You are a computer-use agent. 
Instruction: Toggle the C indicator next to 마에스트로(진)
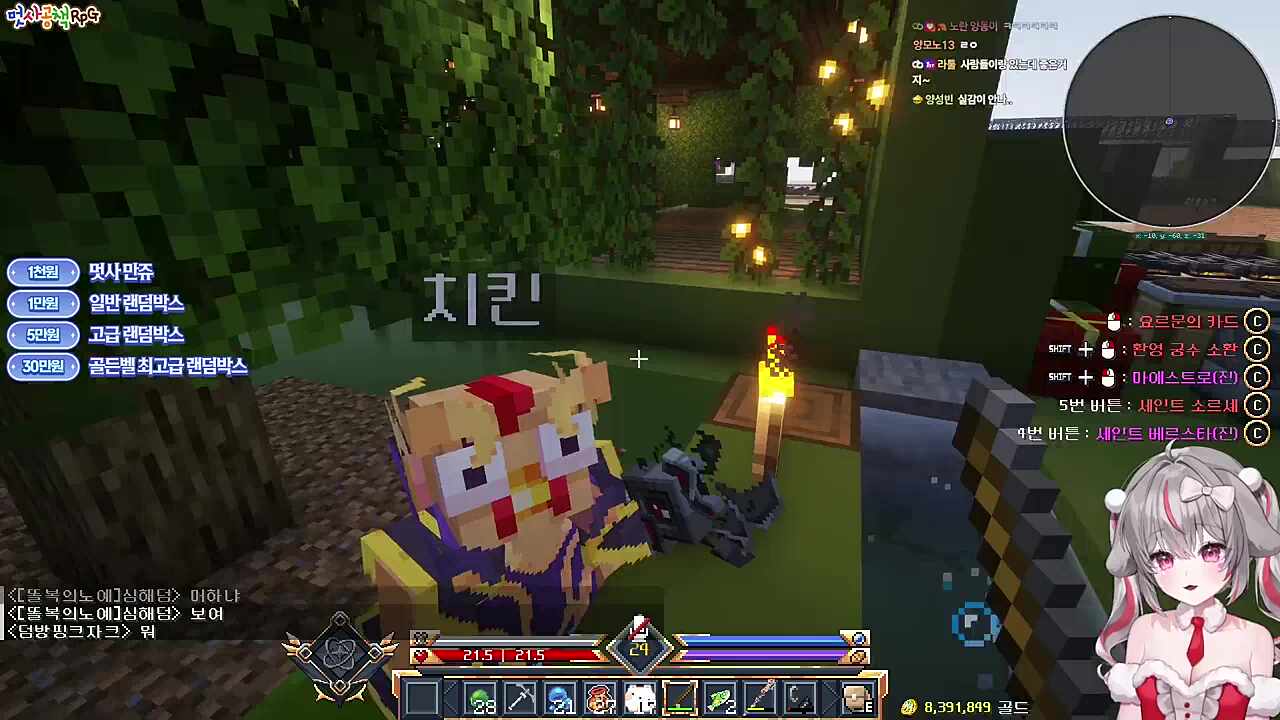pos(1257,377)
